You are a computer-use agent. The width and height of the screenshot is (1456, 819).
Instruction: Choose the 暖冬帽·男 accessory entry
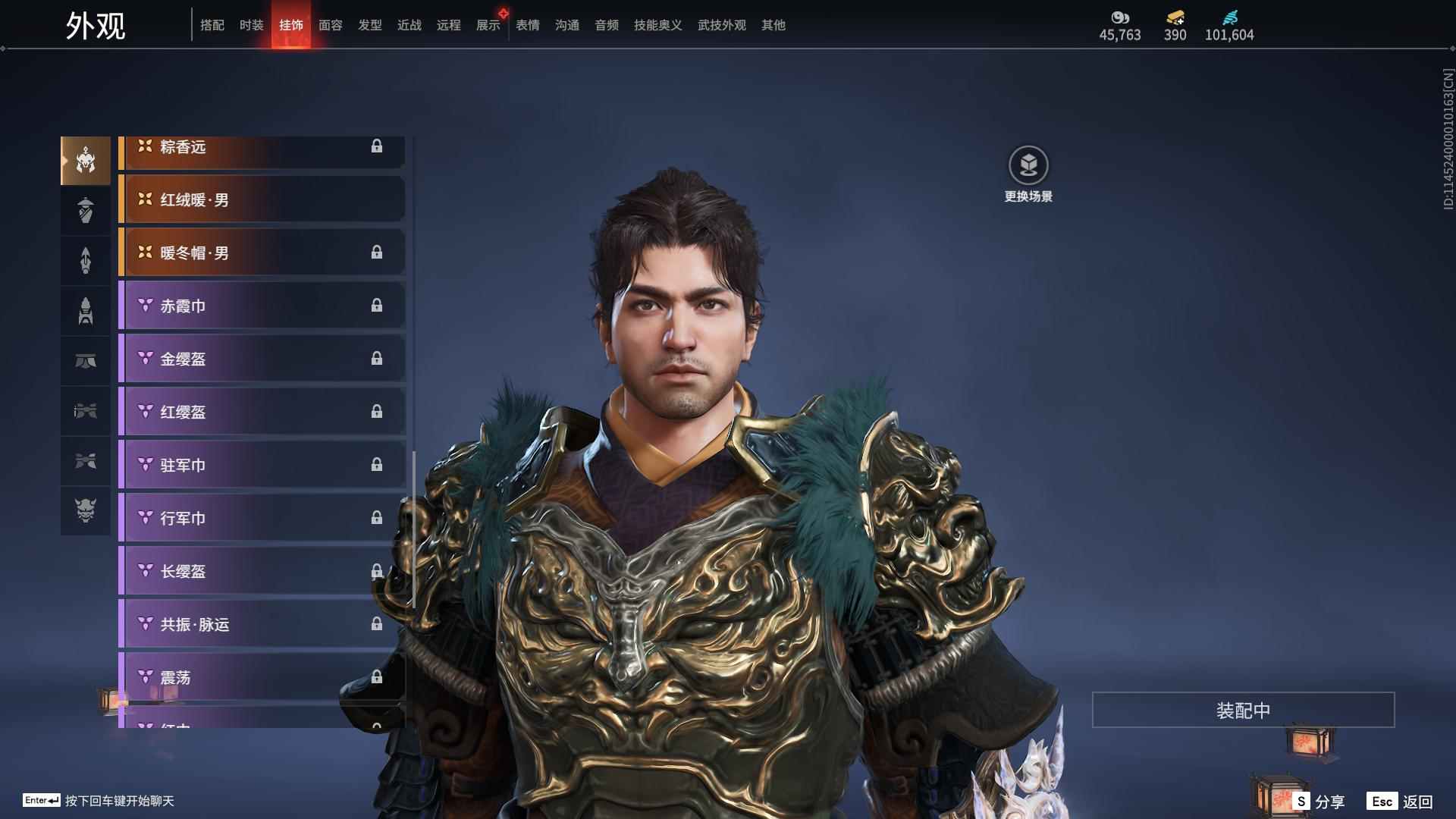point(262,253)
